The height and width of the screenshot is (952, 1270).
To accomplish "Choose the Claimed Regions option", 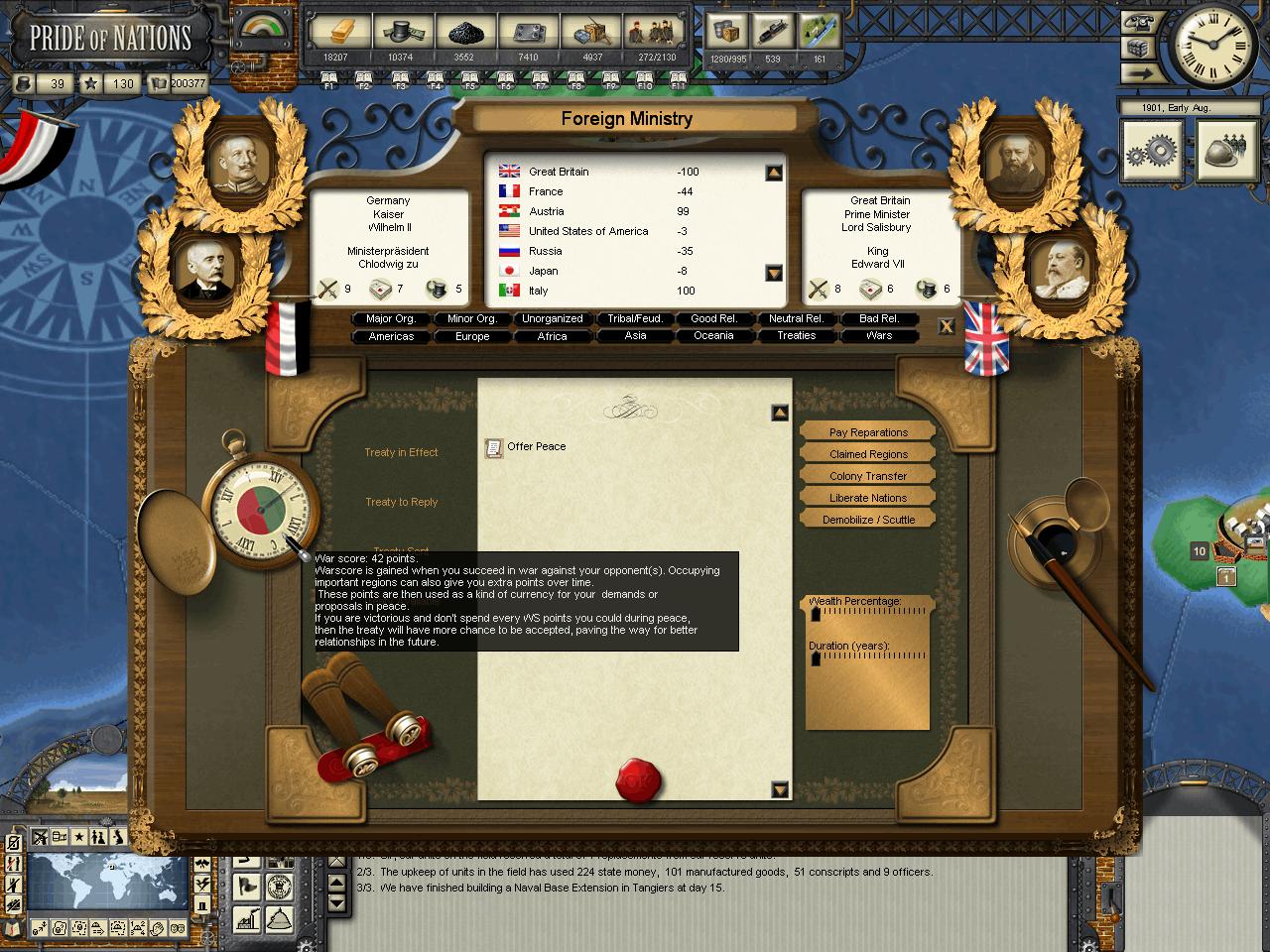I will 868,454.
